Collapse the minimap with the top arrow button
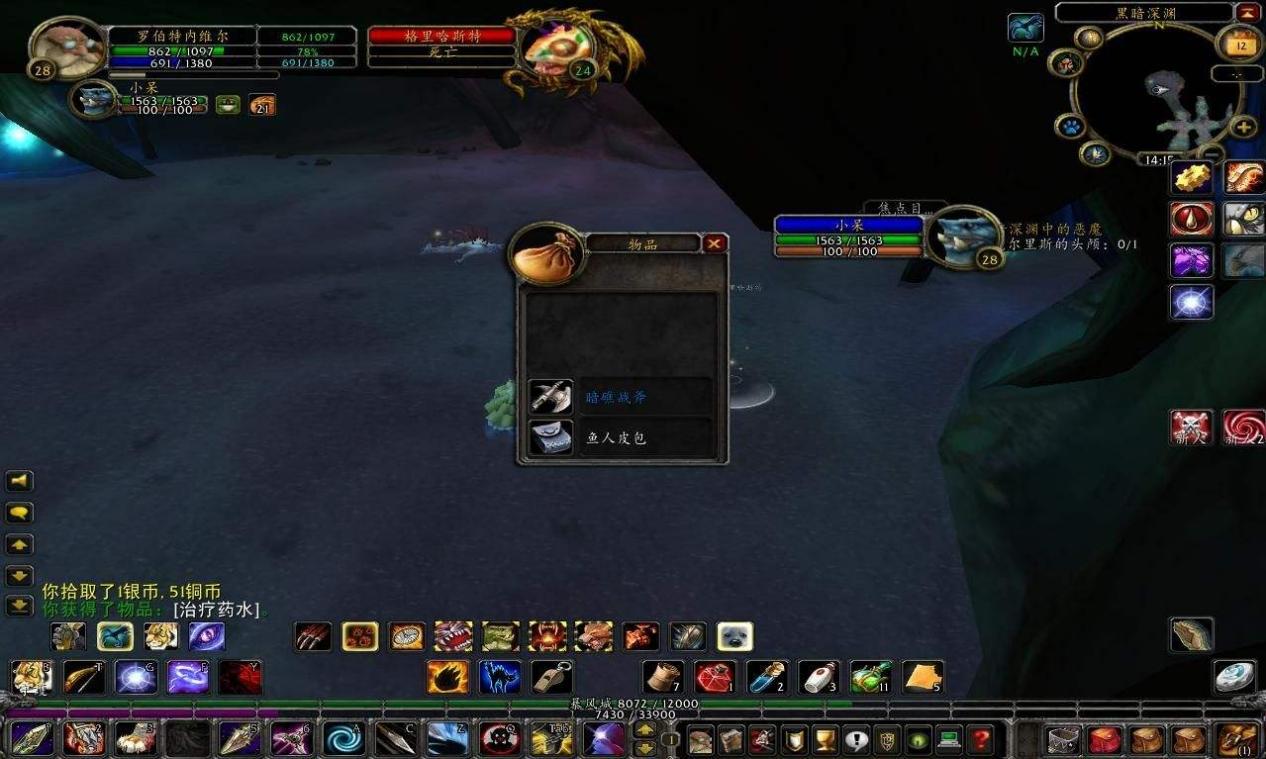Image resolution: width=1266 pixels, height=759 pixels. 1247,12
